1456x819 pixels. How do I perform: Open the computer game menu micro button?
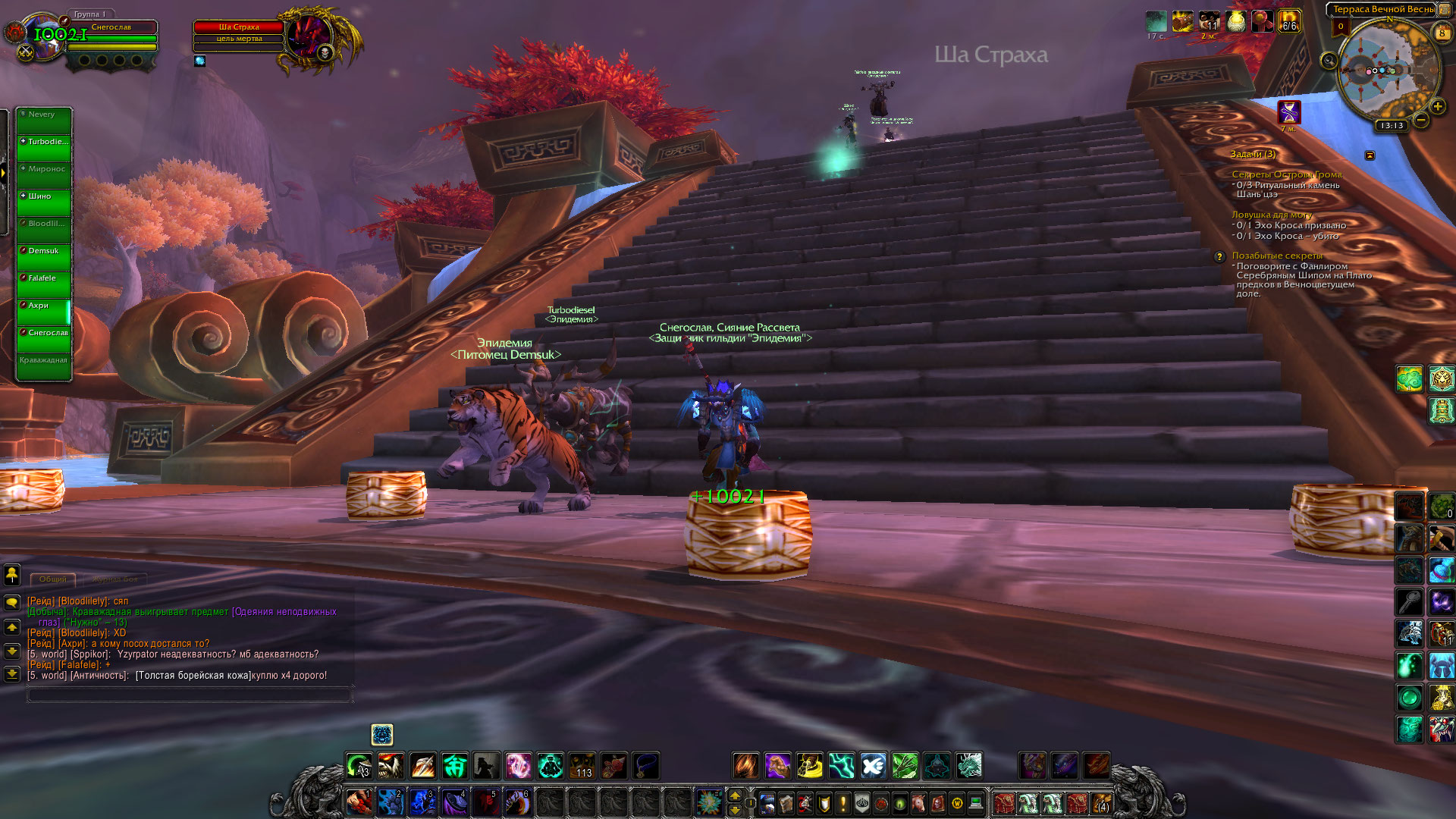(x=976, y=802)
